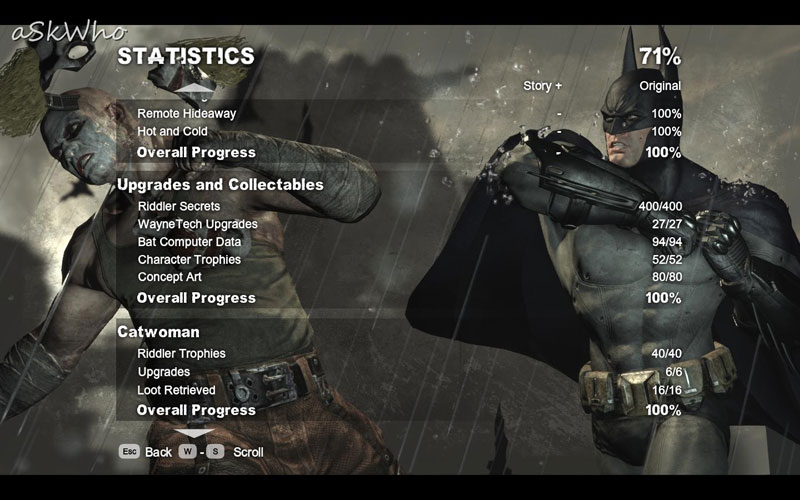The image size is (800, 500).
Task: Click the scroll down arrow below the list
Action: (x=194, y=433)
